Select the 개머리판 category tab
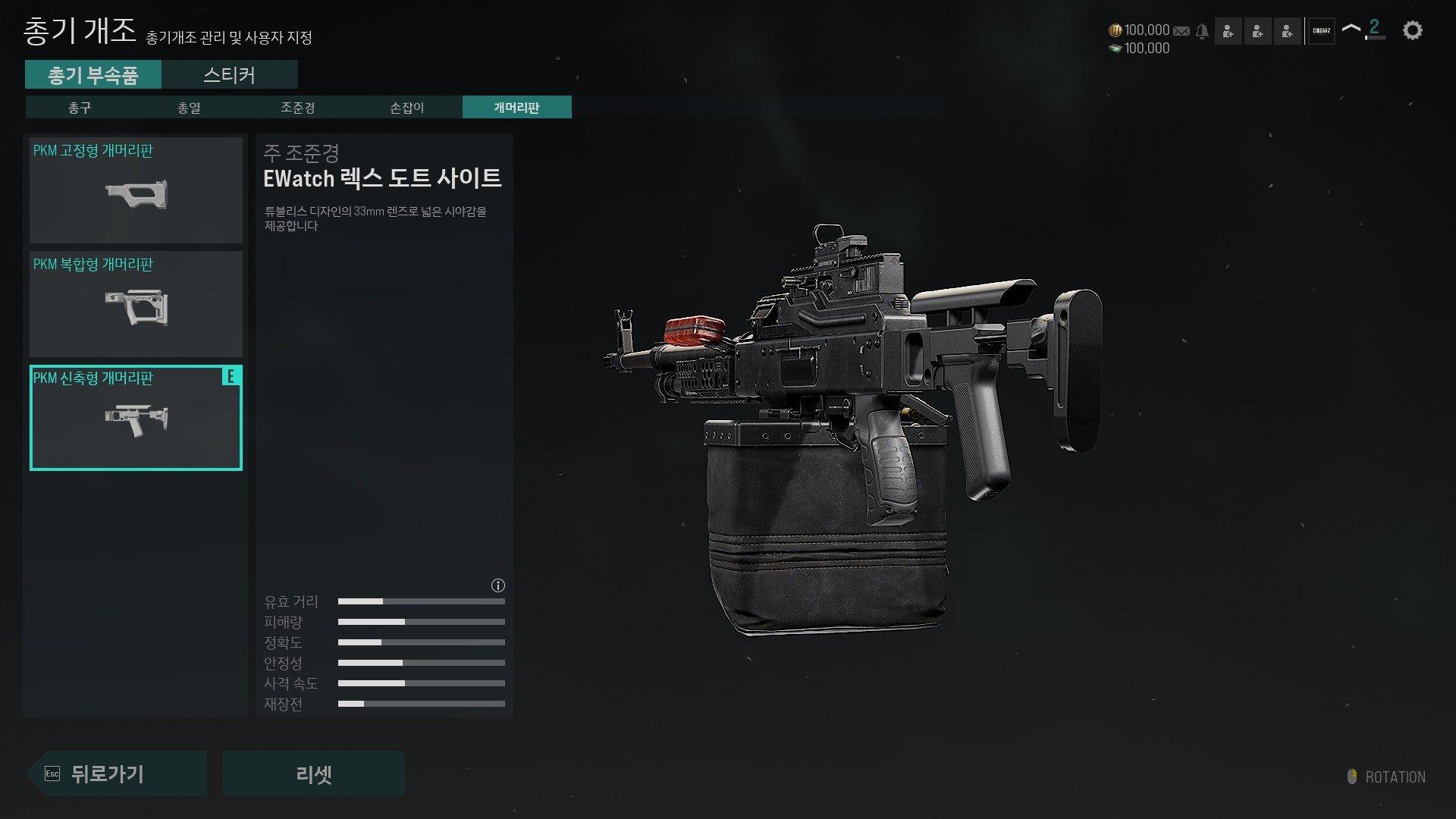The height and width of the screenshot is (819, 1456). pos(516,108)
